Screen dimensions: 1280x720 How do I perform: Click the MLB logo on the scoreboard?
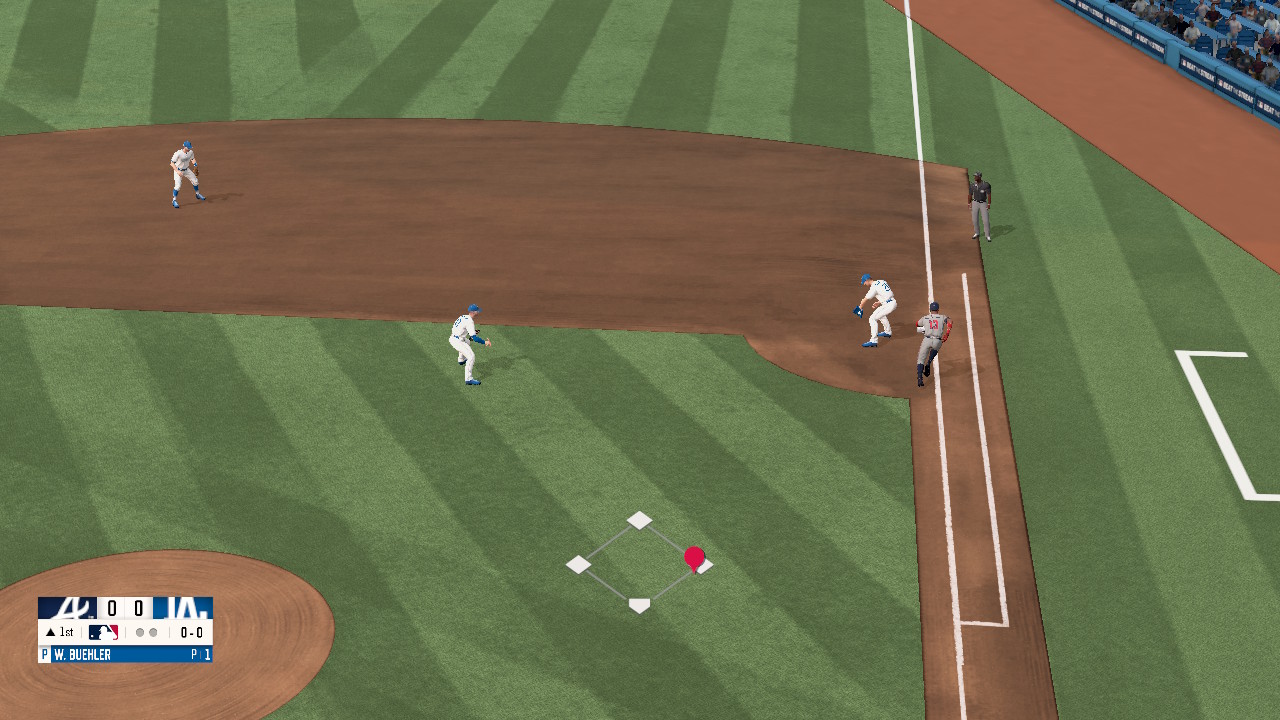tap(103, 632)
